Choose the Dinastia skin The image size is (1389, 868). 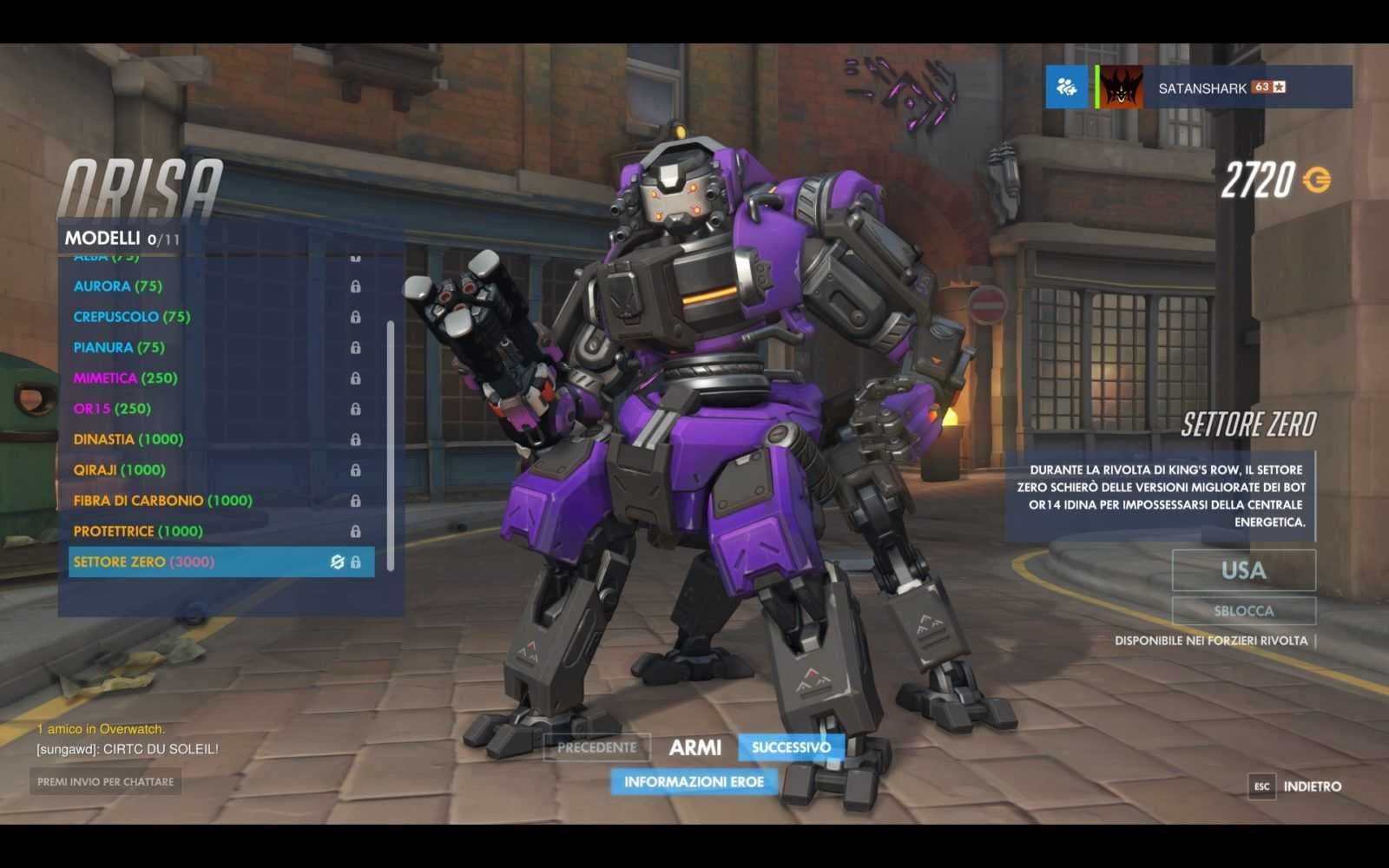128,439
